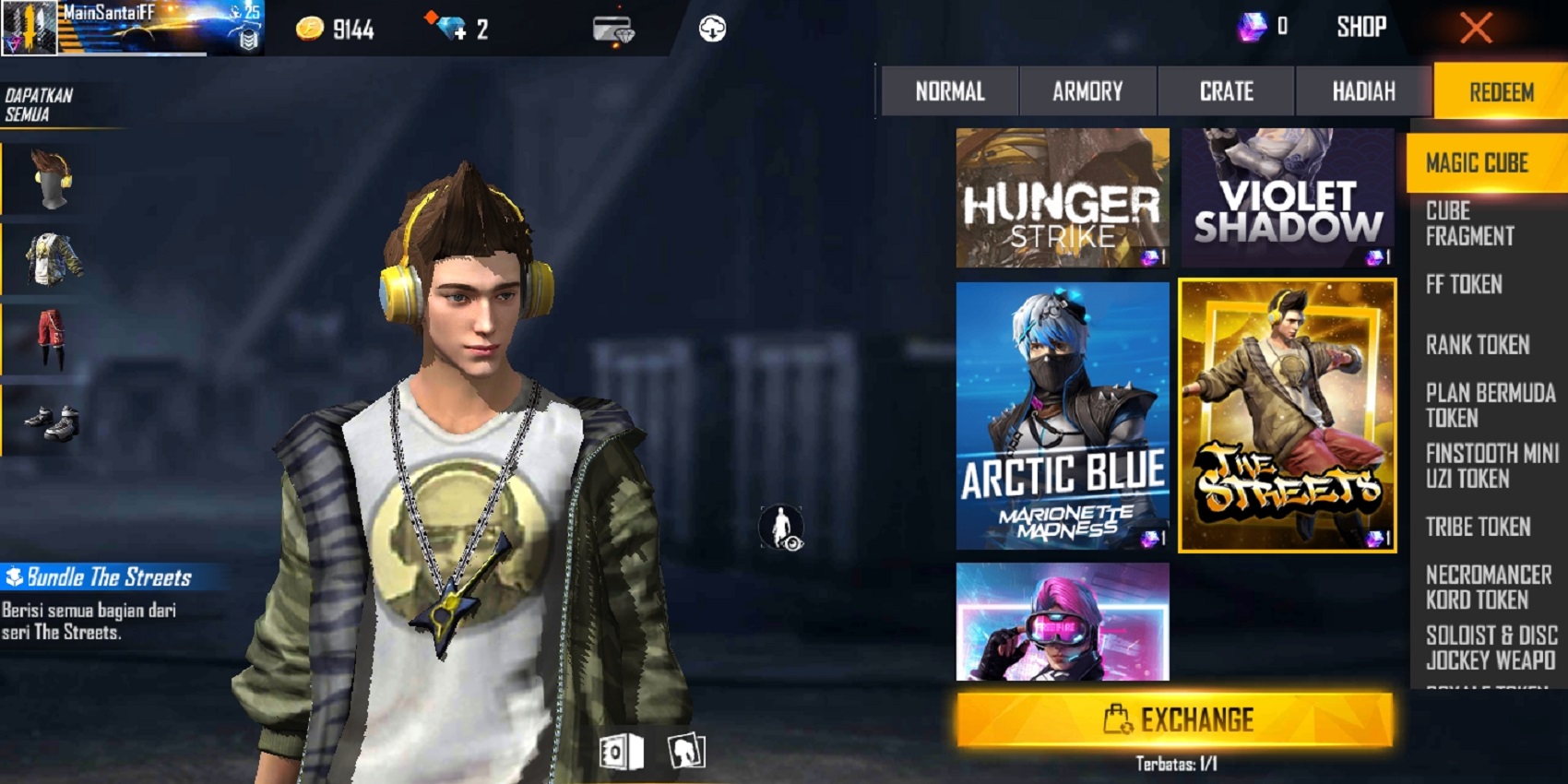Click the magic cube counter icon beside SHOP
1568x784 pixels.
pos(1251,26)
